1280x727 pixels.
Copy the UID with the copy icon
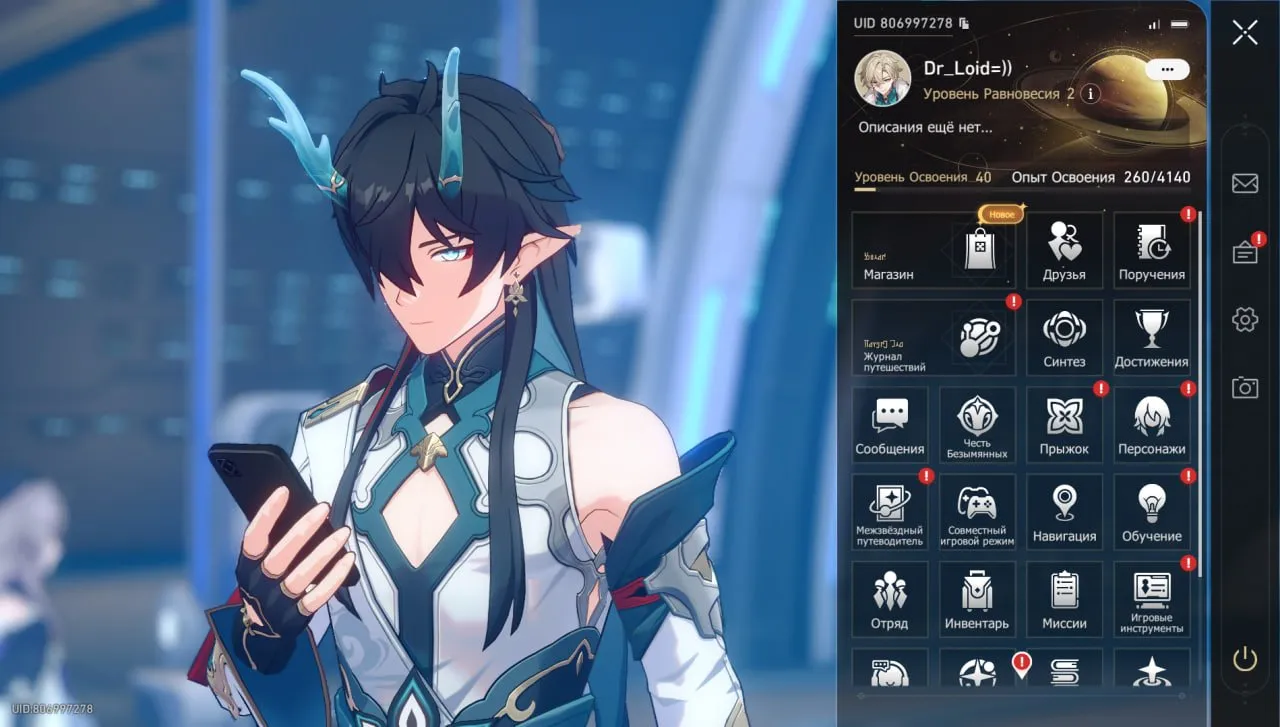964,23
